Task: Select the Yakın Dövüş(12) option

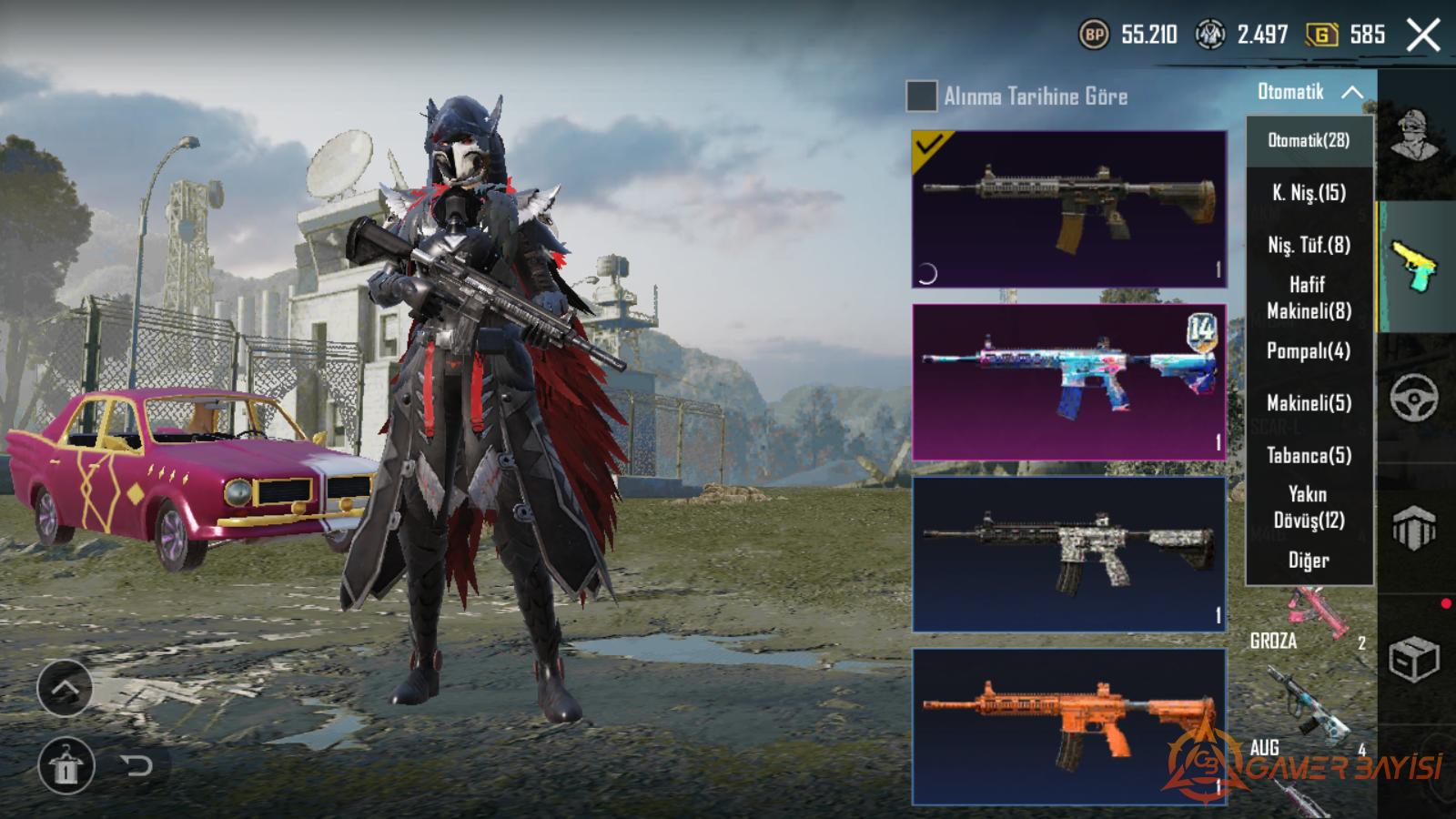Action: tap(1309, 507)
